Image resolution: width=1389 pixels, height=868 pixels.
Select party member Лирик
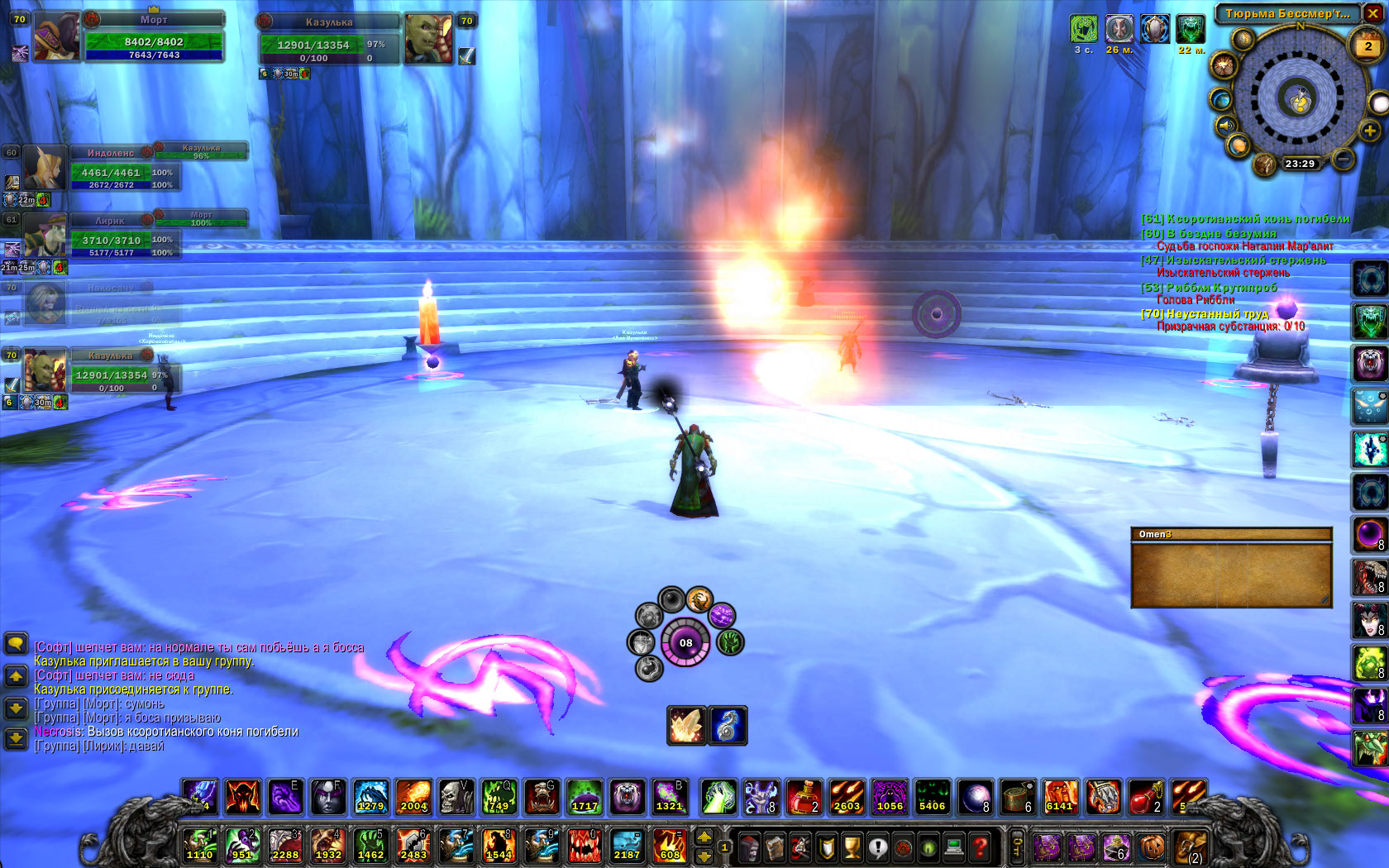click(43, 234)
